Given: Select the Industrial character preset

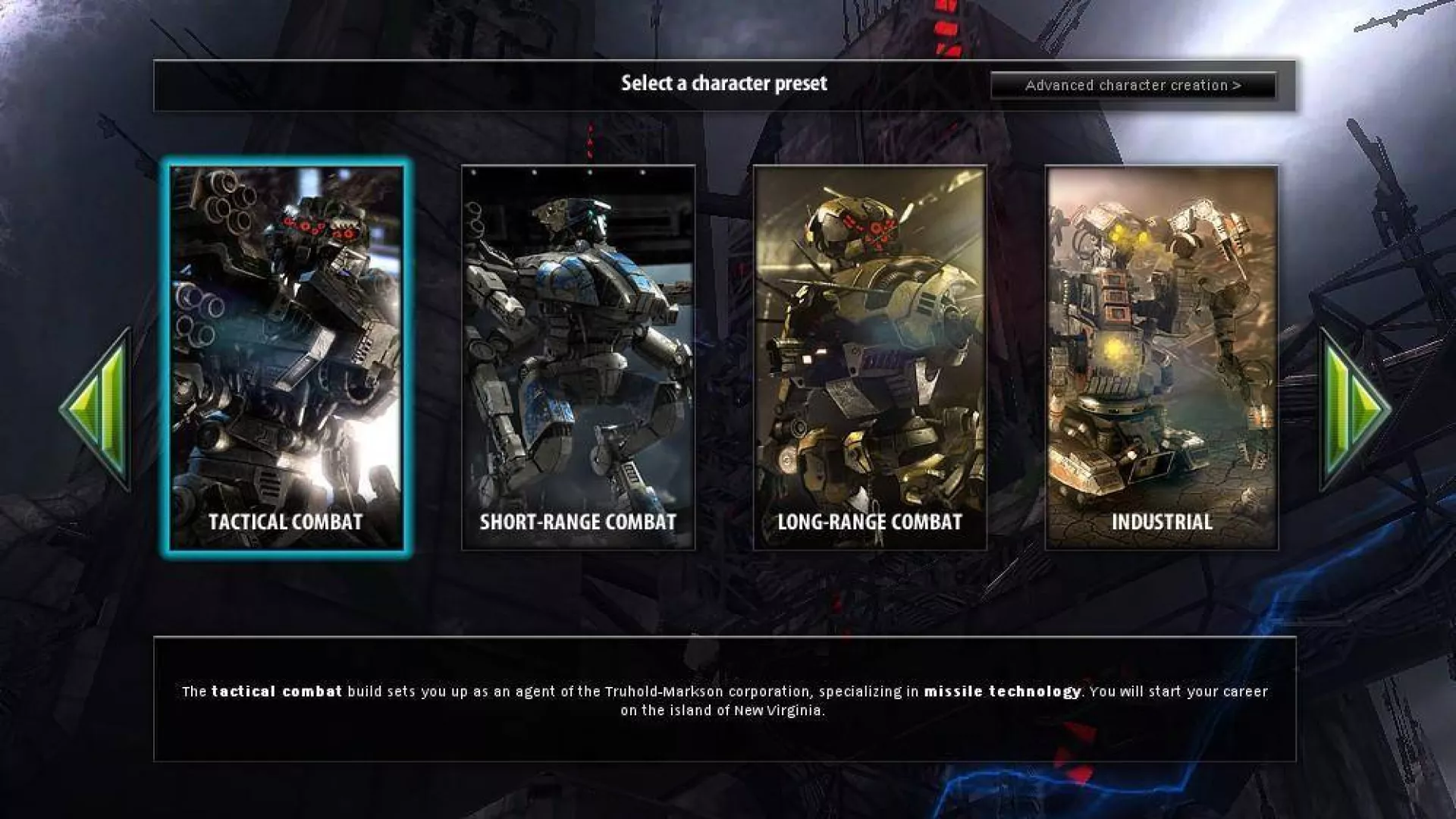Looking at the screenshot, I should [x=1162, y=358].
